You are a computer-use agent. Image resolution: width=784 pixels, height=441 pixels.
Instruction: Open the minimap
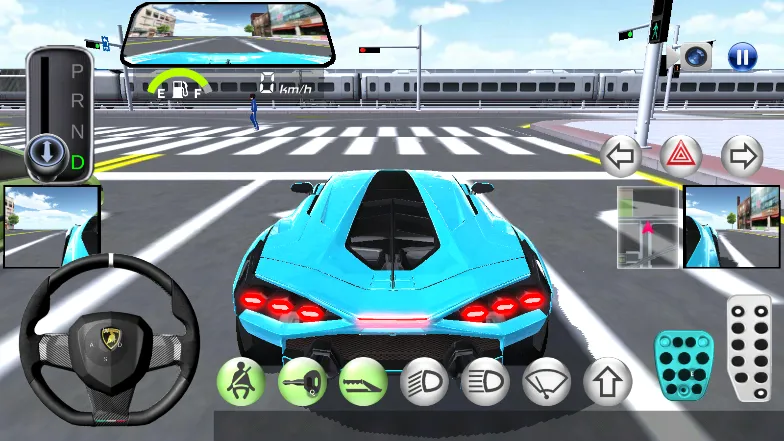coord(648,227)
